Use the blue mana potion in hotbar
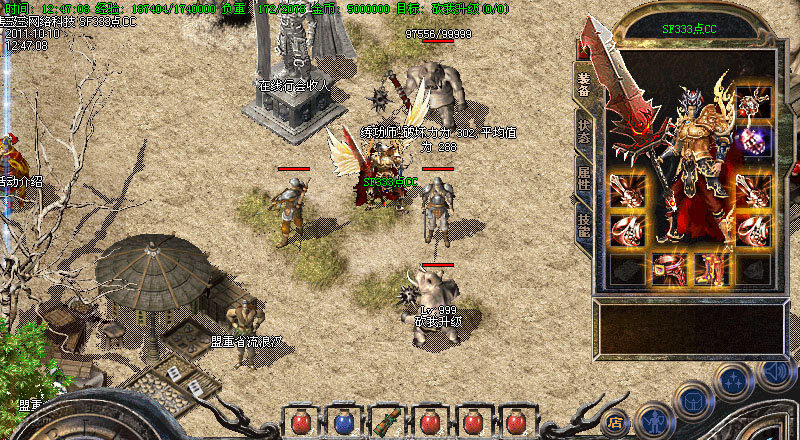 tap(343, 421)
